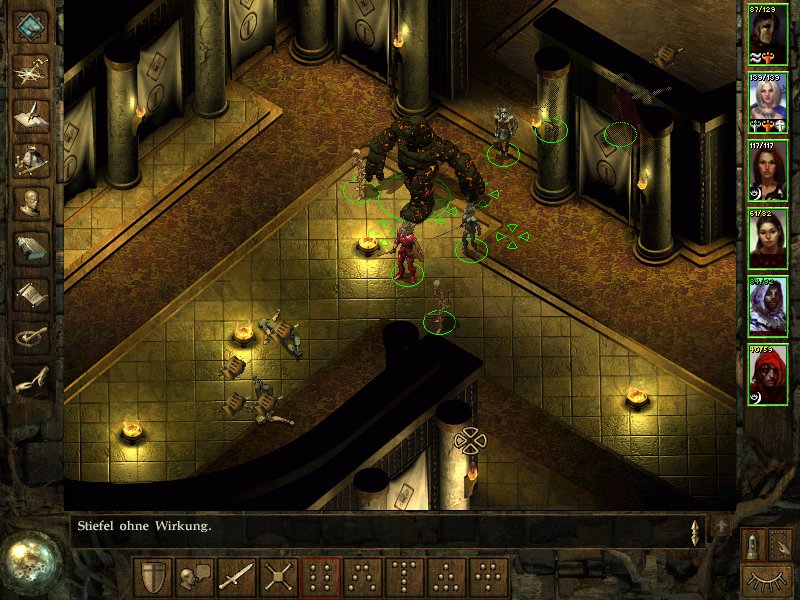Select the highlighted two-column party formation

[321, 577]
